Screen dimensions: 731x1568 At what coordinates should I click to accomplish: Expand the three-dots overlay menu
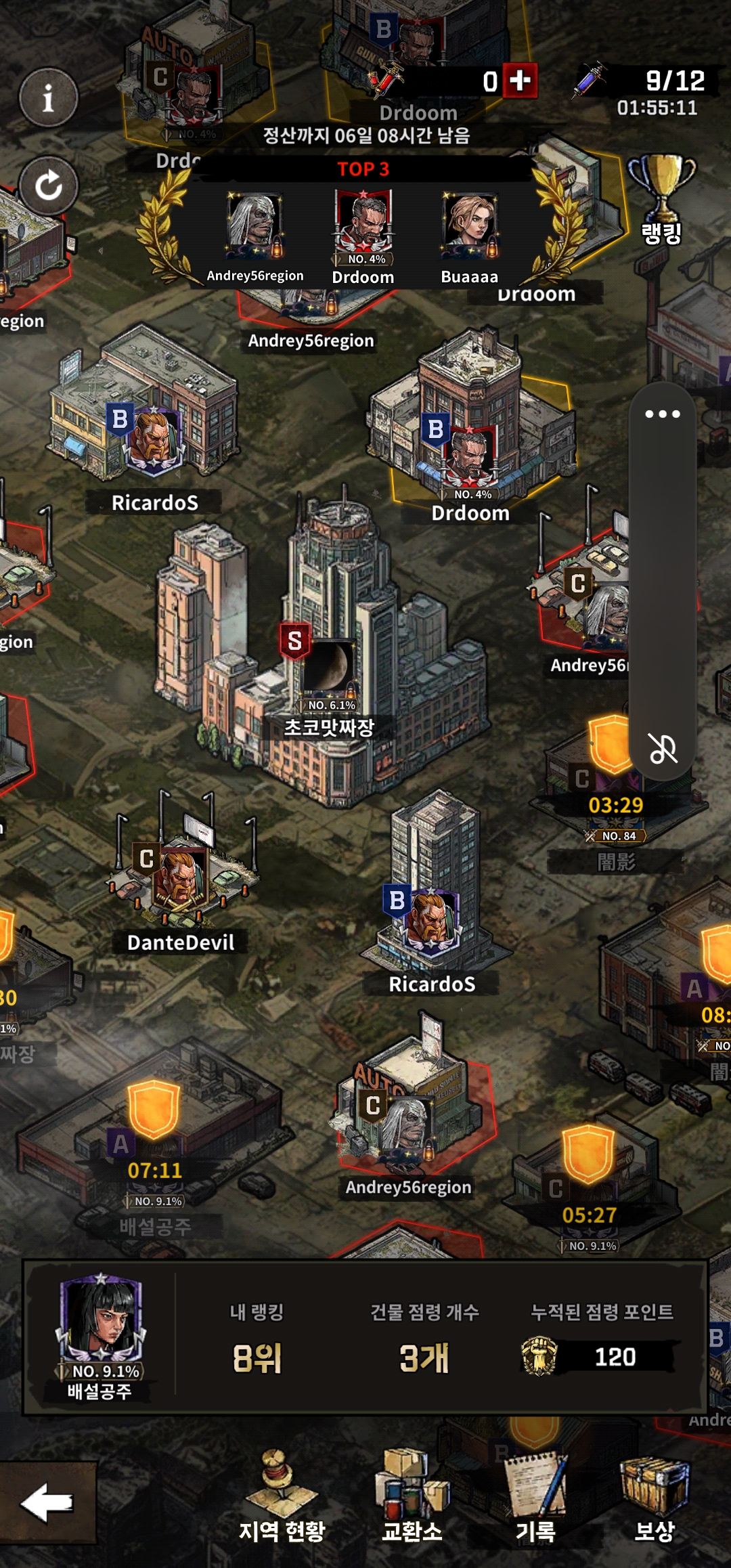click(662, 414)
